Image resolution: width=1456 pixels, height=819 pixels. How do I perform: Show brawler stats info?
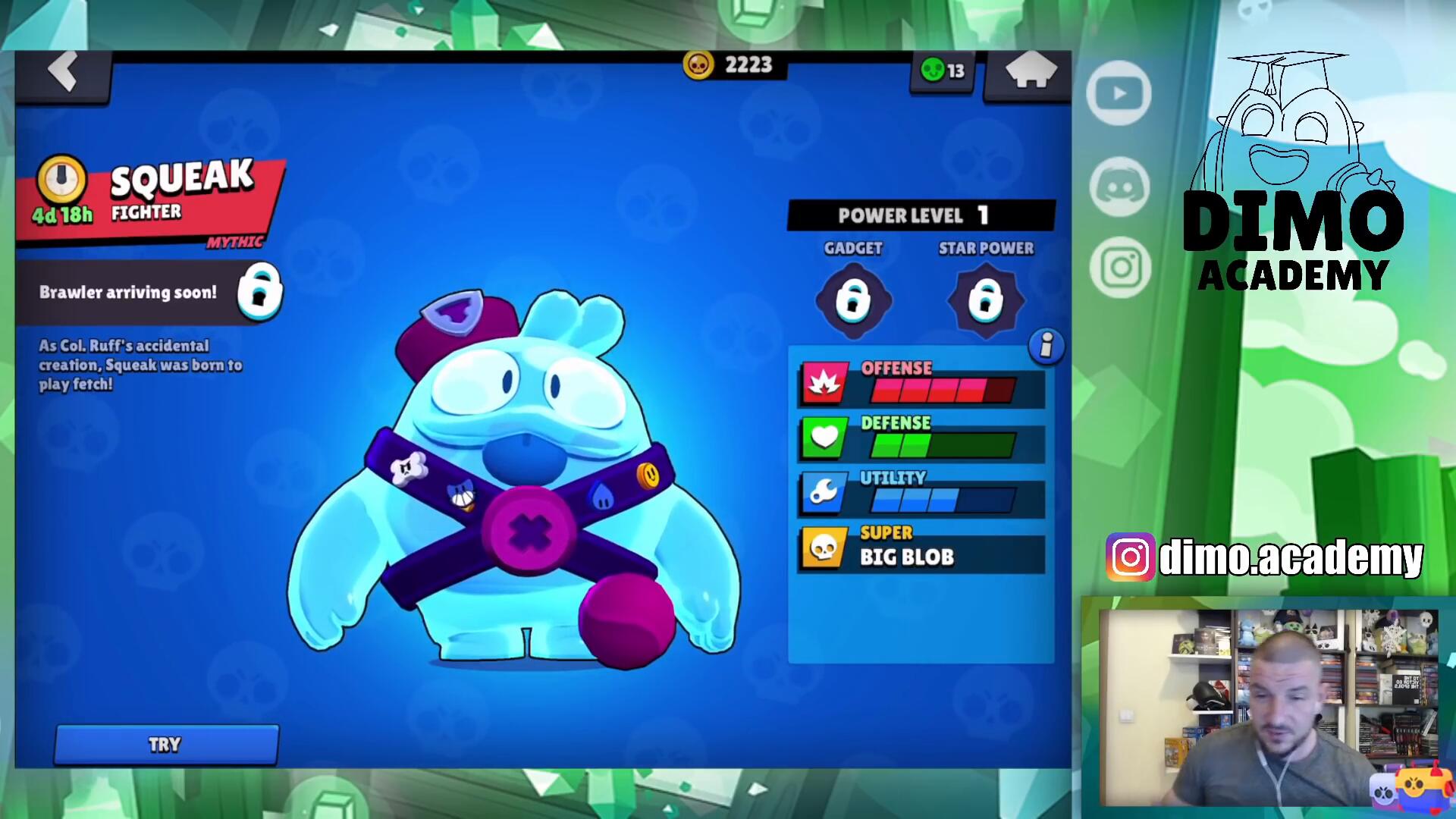click(1046, 346)
